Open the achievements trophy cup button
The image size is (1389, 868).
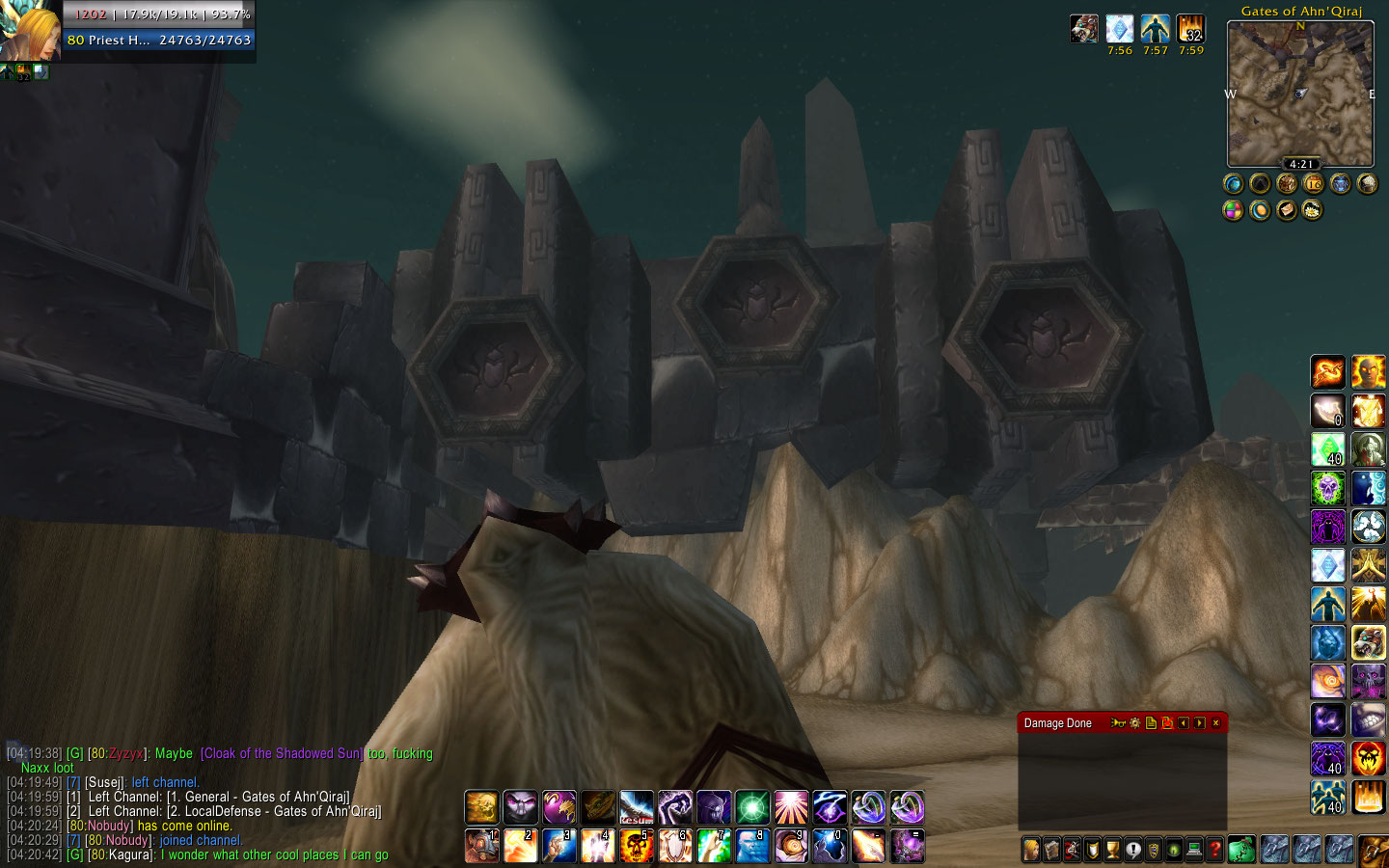pyautogui.click(x=1112, y=851)
